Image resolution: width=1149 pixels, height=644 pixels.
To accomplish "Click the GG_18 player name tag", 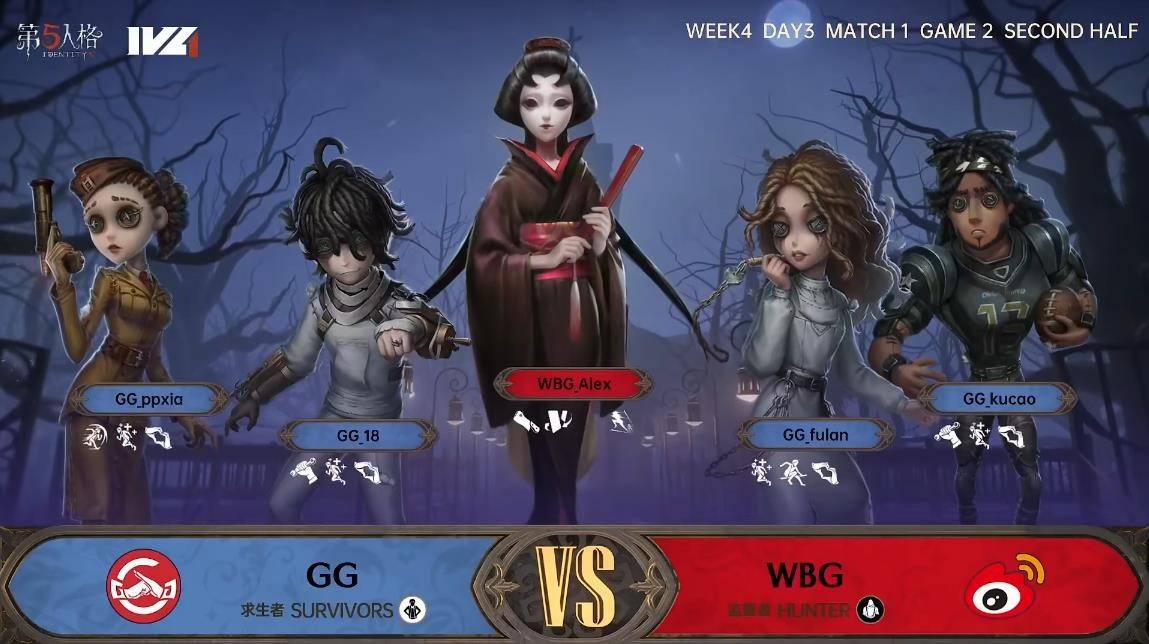I will coord(357,435).
